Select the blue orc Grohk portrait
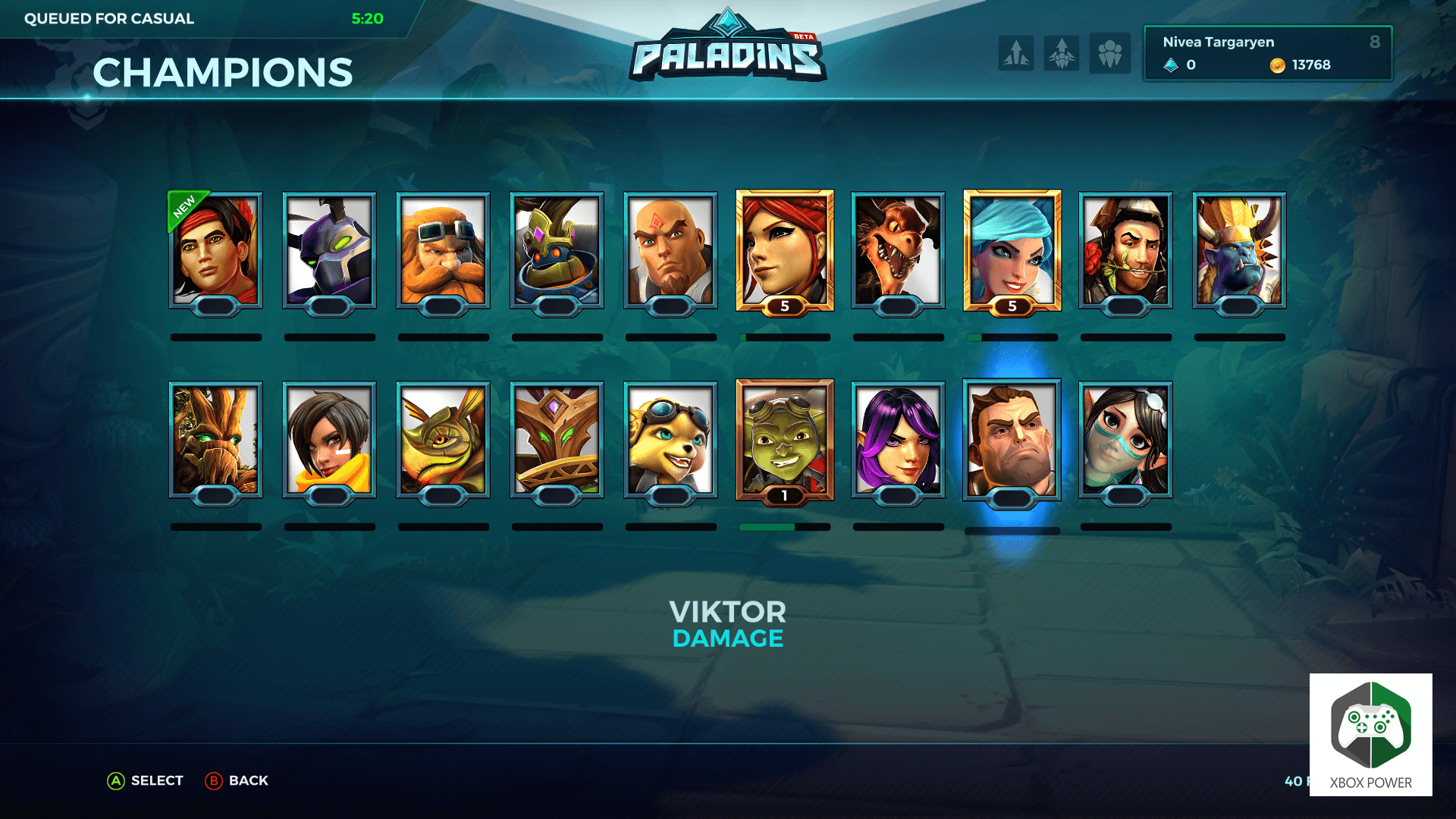The width and height of the screenshot is (1456, 819). 1239,250
